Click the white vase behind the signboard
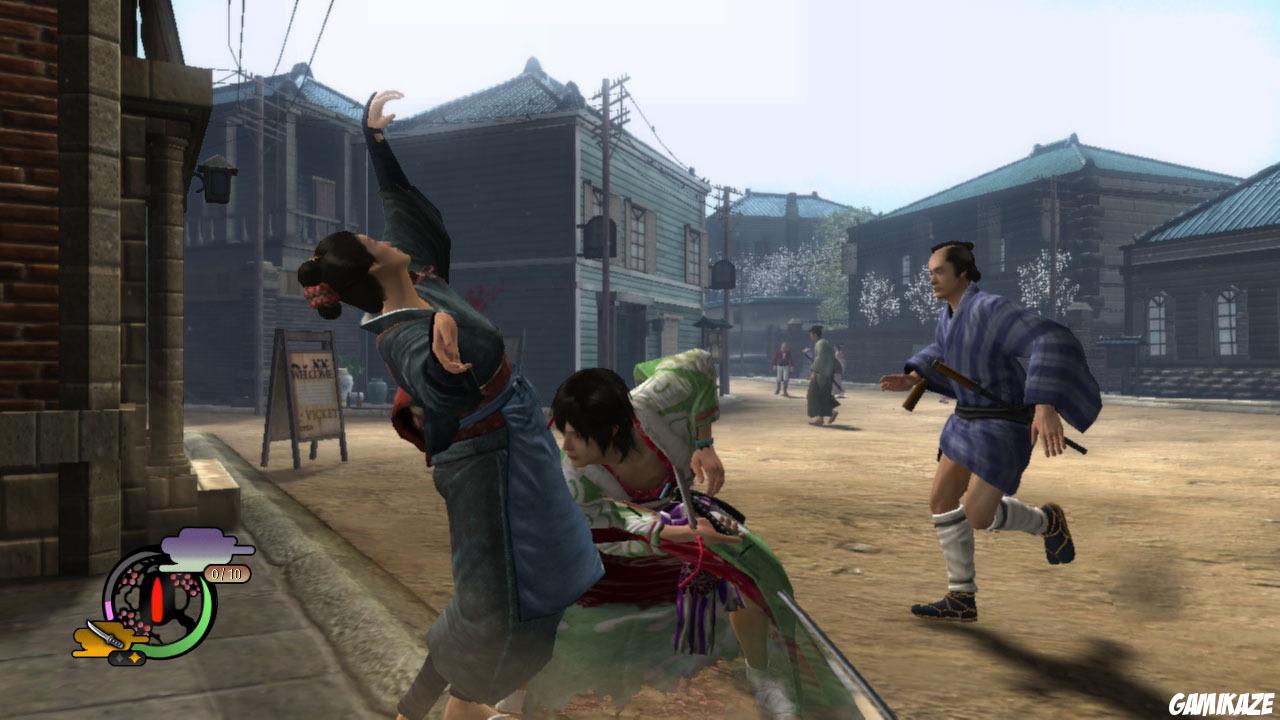1280x720 pixels. [x=345, y=382]
